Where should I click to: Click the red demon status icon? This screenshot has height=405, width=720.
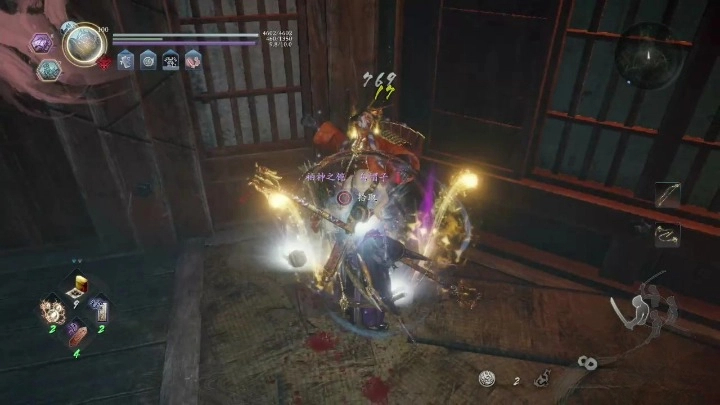coord(104,61)
